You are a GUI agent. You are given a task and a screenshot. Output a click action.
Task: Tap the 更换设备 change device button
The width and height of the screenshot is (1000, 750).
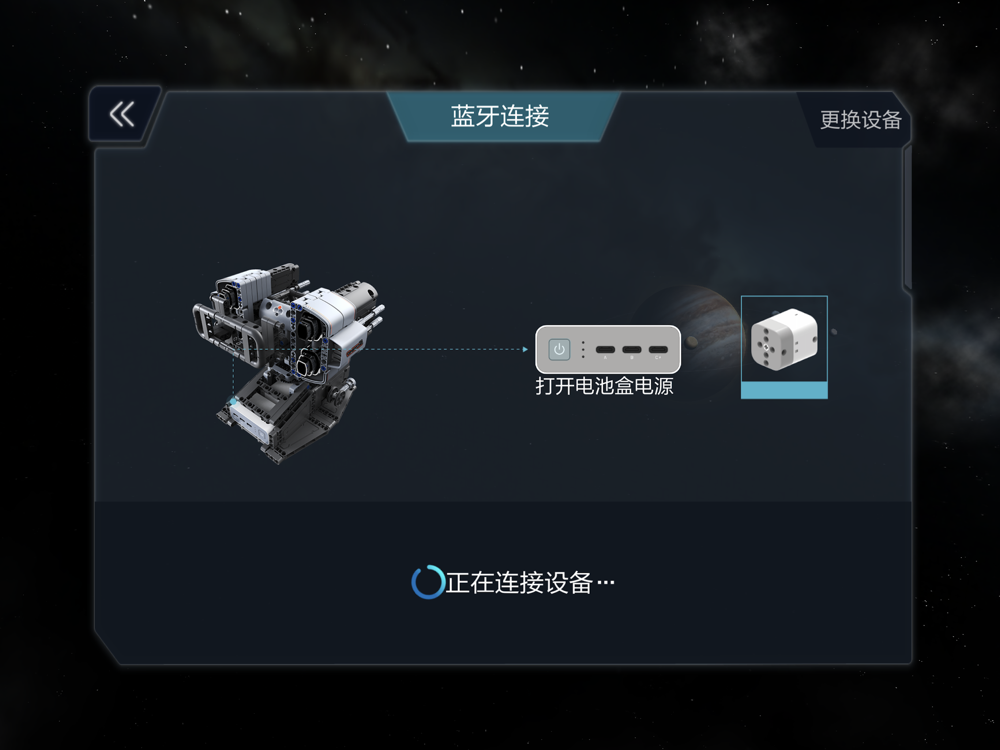point(860,120)
